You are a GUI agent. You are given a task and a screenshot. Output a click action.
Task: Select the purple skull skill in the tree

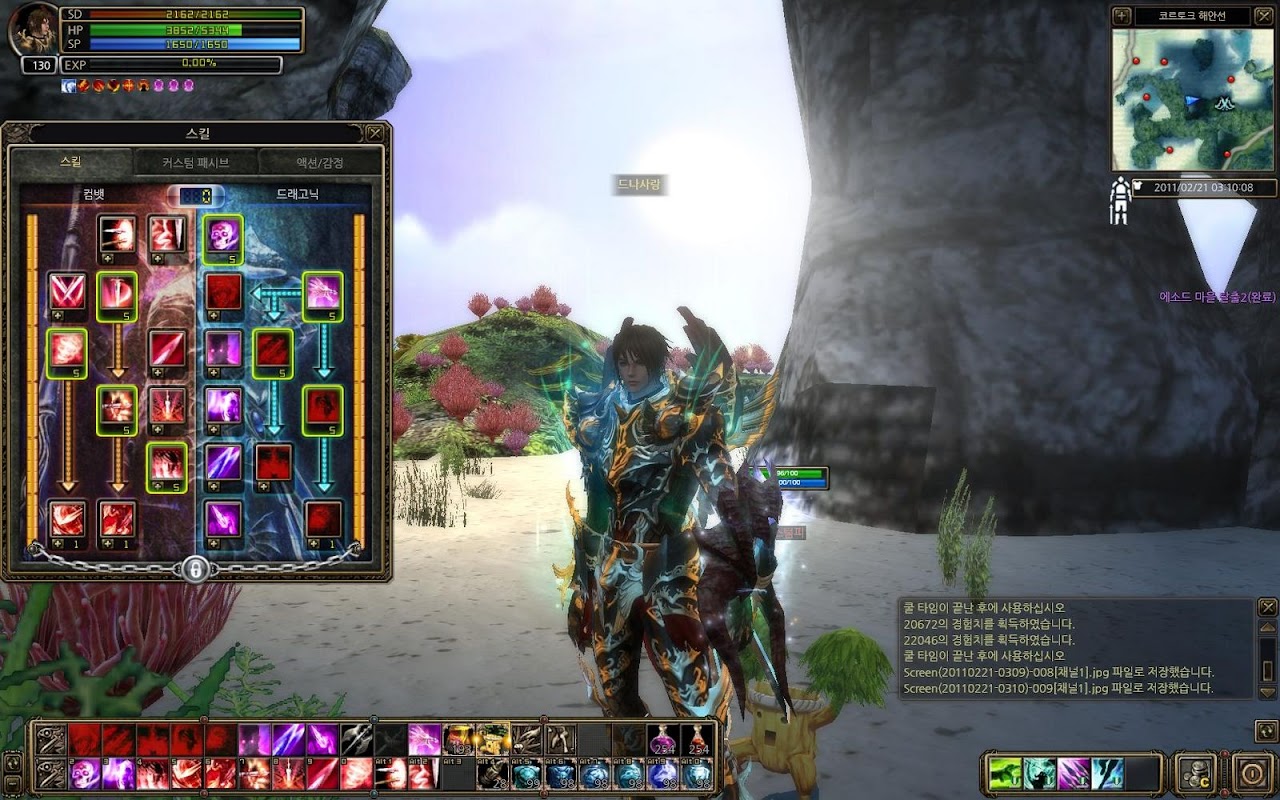[x=223, y=236]
